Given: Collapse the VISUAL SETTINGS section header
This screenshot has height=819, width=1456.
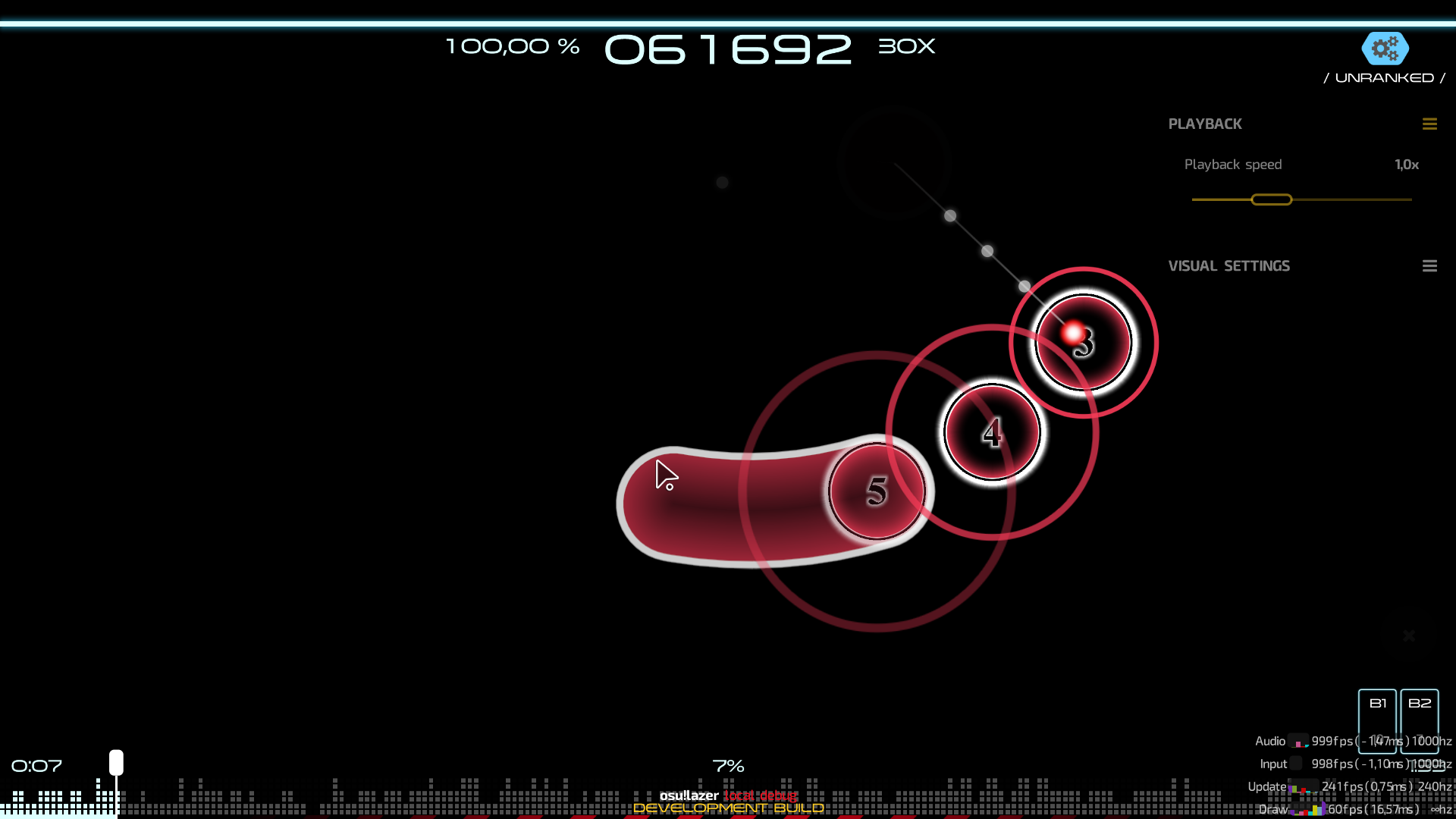Looking at the screenshot, I should tap(1228, 265).
